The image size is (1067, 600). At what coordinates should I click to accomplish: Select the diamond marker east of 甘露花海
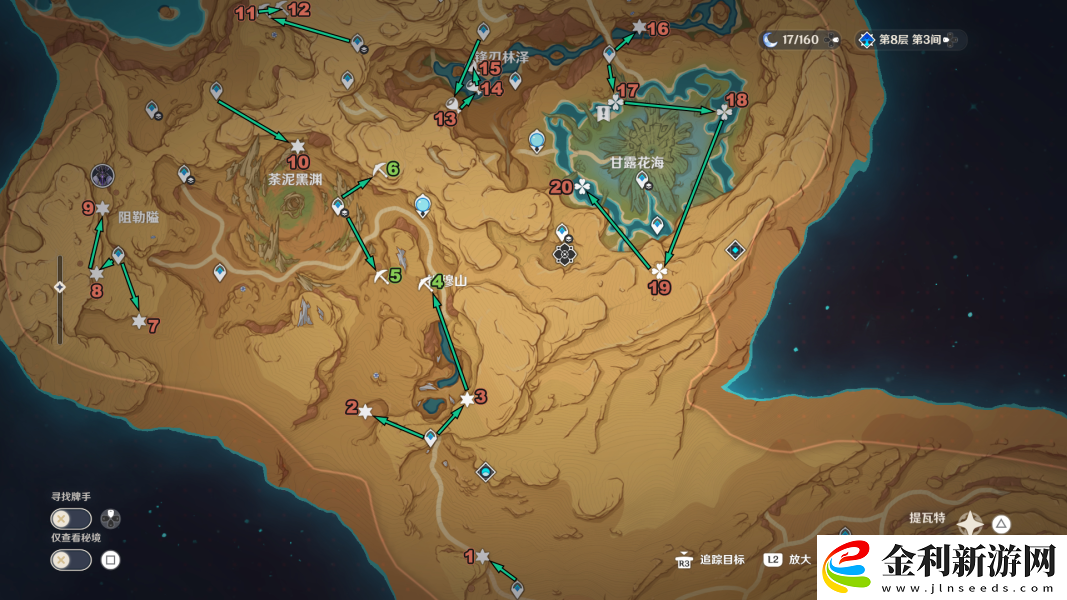click(736, 250)
